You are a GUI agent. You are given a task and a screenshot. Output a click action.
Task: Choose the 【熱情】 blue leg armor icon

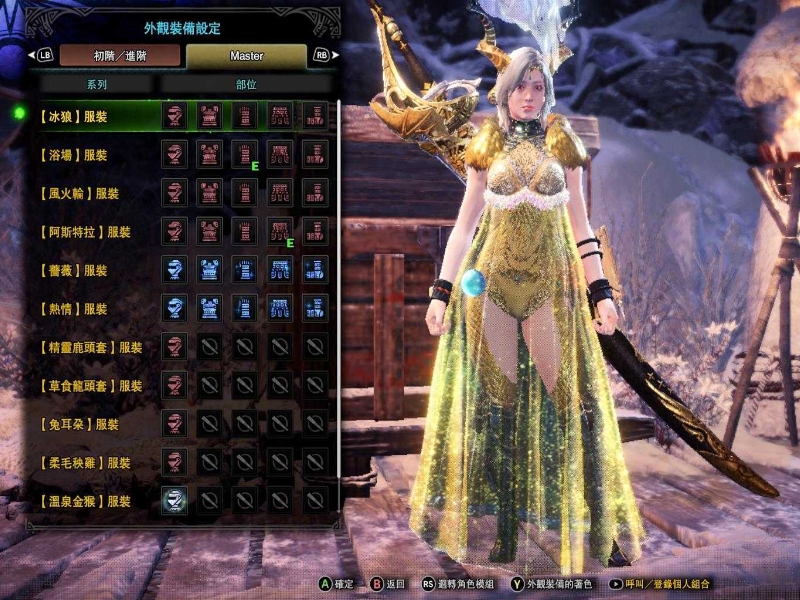coord(316,309)
